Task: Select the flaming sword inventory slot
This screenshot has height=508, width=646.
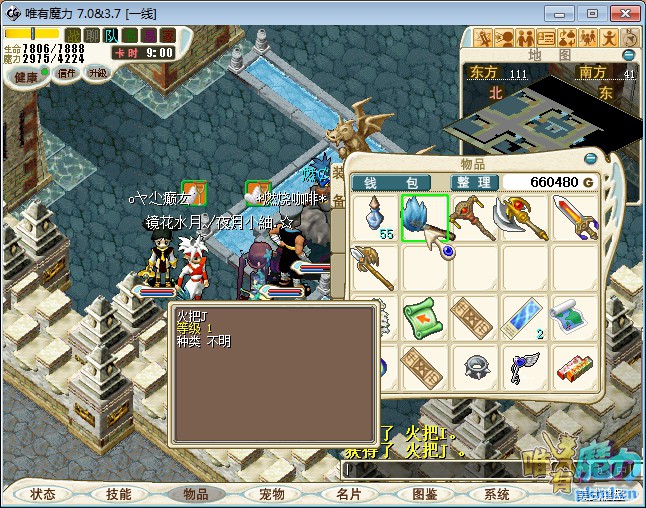Action: pos(574,217)
